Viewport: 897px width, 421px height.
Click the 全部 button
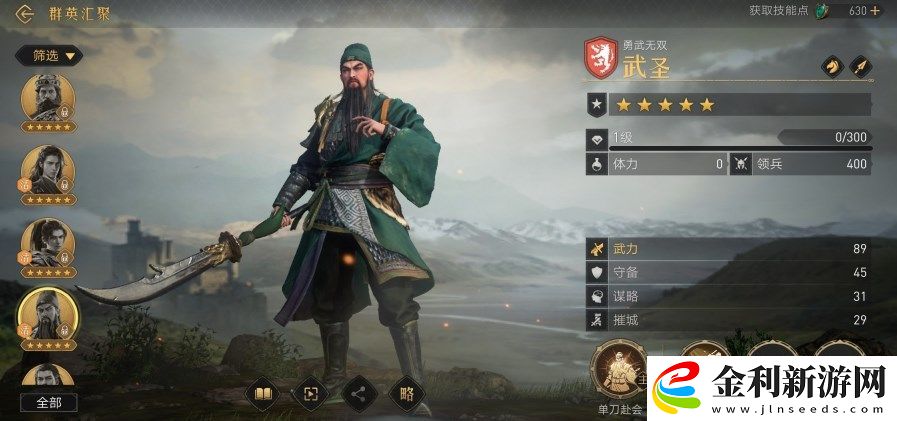48,402
